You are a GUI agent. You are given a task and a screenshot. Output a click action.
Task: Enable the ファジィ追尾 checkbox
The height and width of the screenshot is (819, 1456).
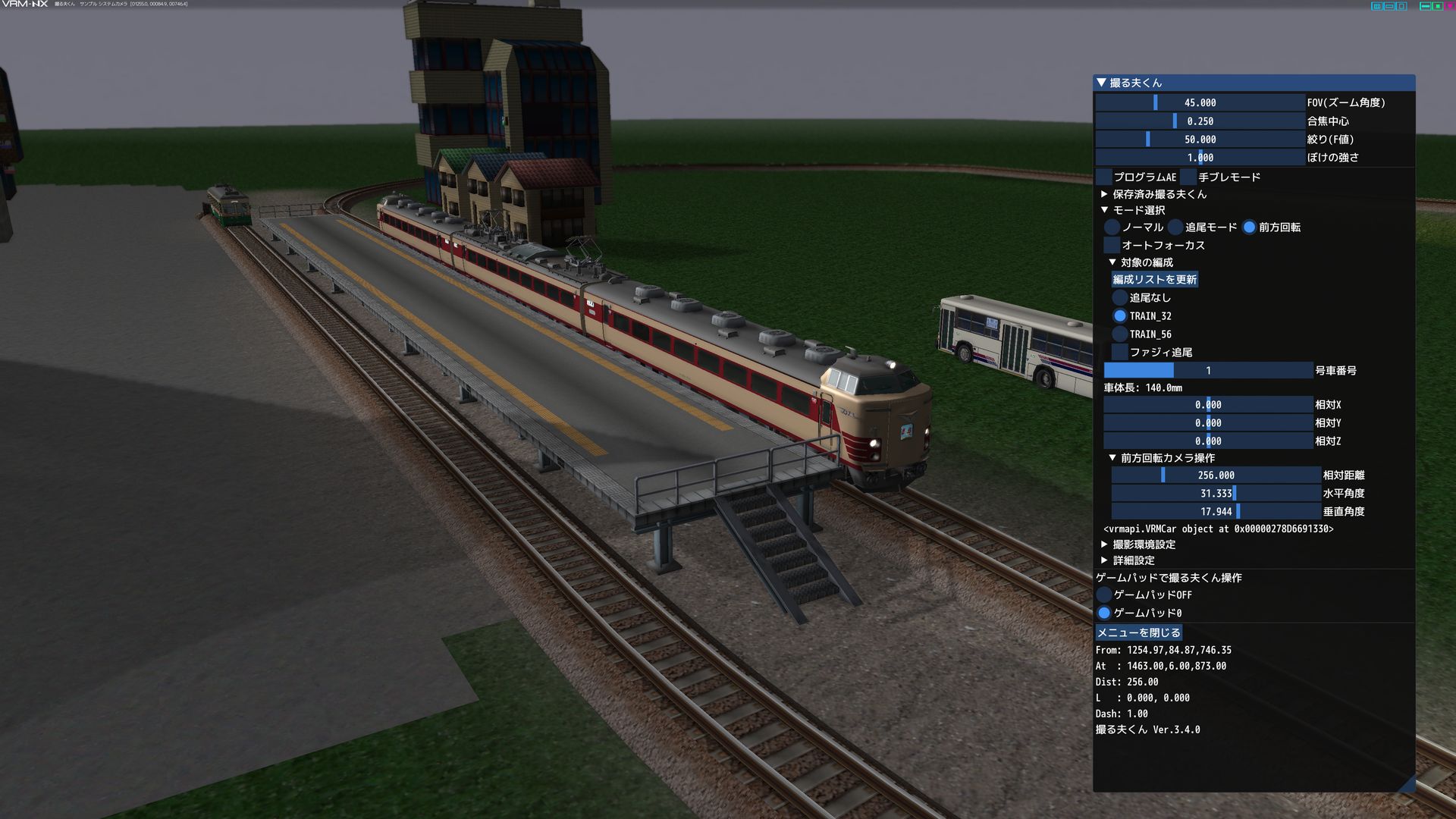pos(1120,353)
